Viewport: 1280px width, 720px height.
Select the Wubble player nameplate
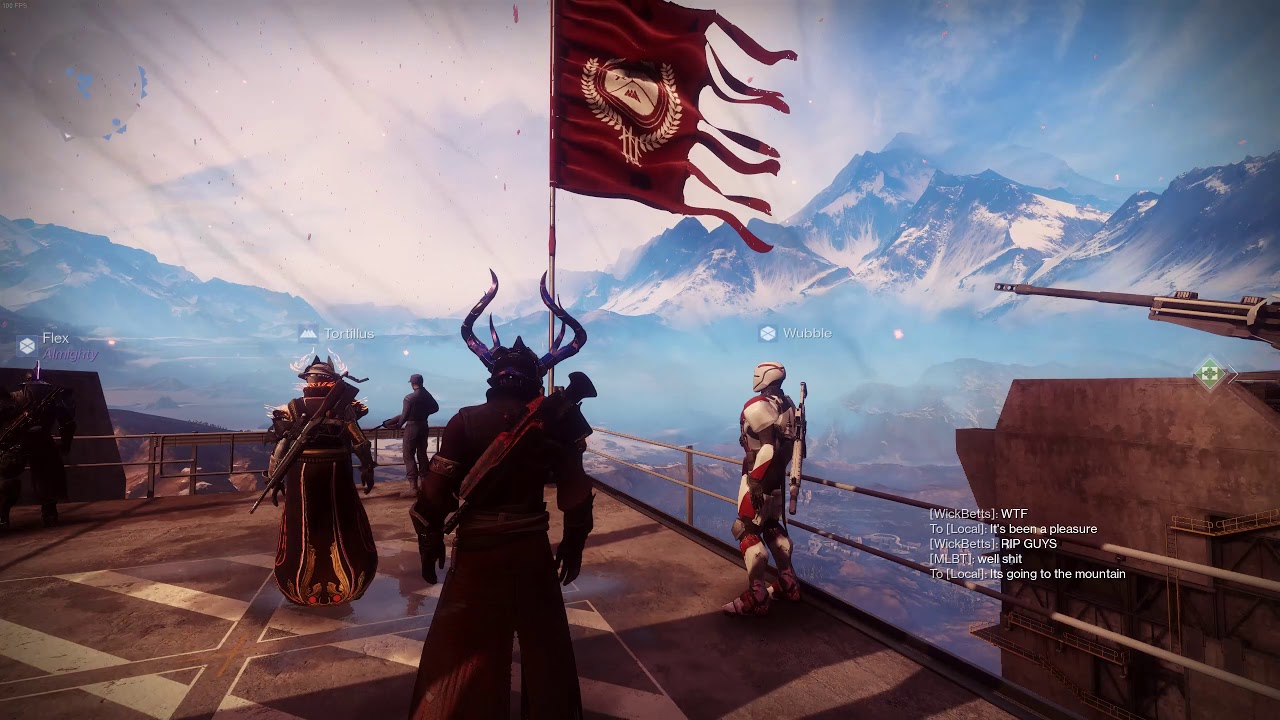796,333
